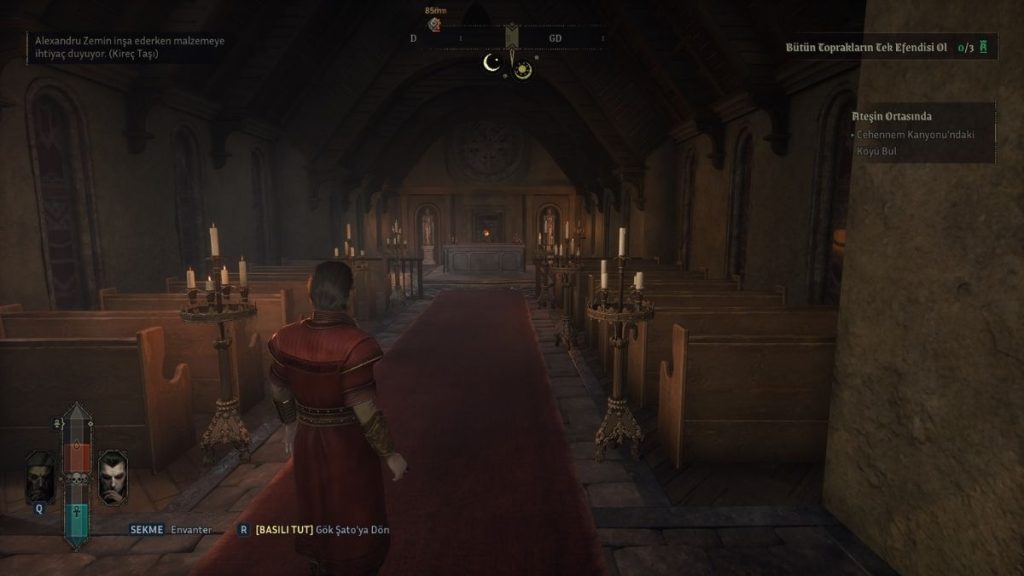Viewport: 1024px width, 576px height.
Task: Open the Envanter inventory label
Action: click(x=190, y=529)
